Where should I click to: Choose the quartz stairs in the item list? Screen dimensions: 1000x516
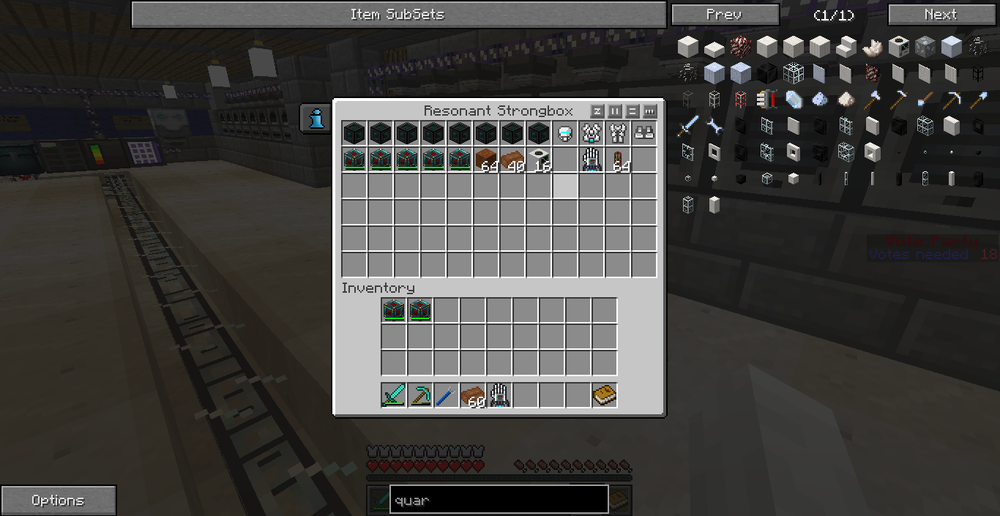[x=844, y=46]
